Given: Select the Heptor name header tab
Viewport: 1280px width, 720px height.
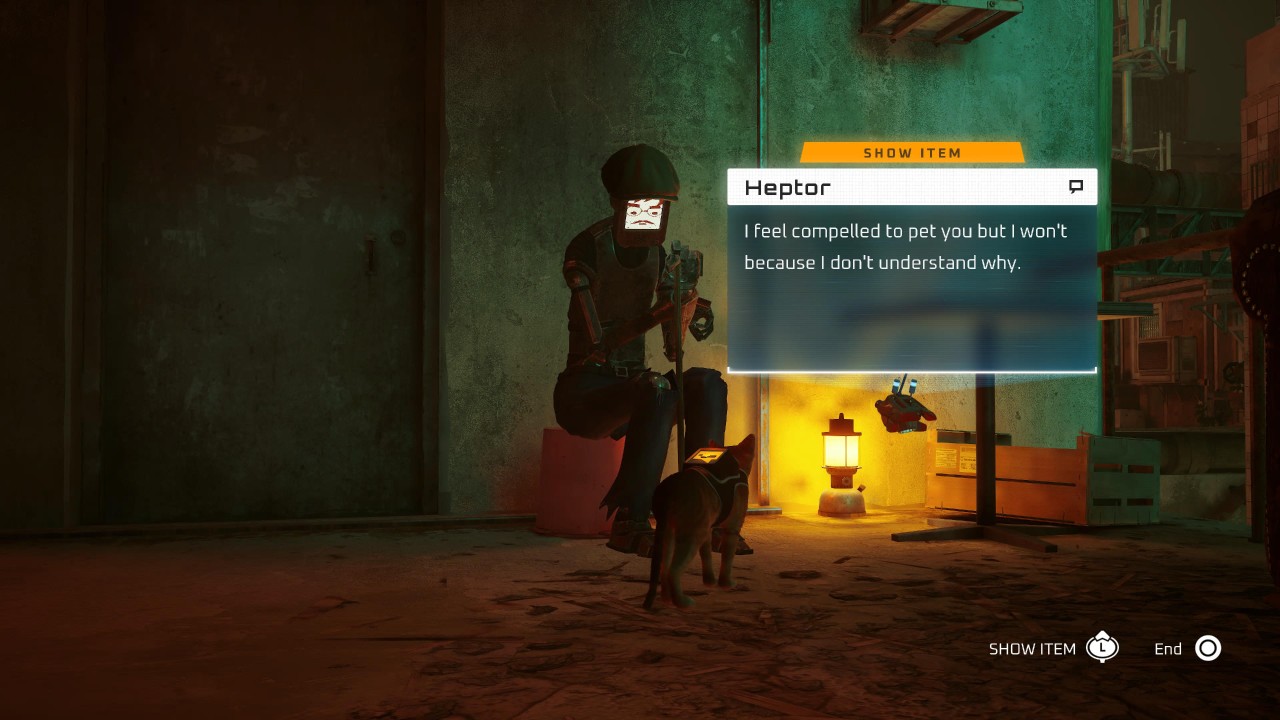Looking at the screenshot, I should pos(787,187).
